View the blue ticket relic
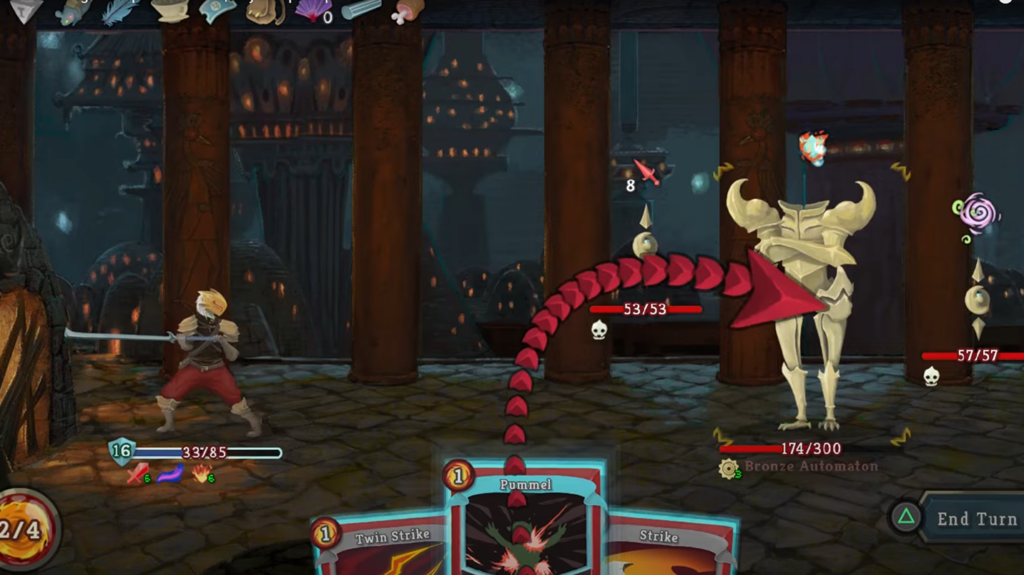Screen dimensions: 1024x575 [217, 10]
